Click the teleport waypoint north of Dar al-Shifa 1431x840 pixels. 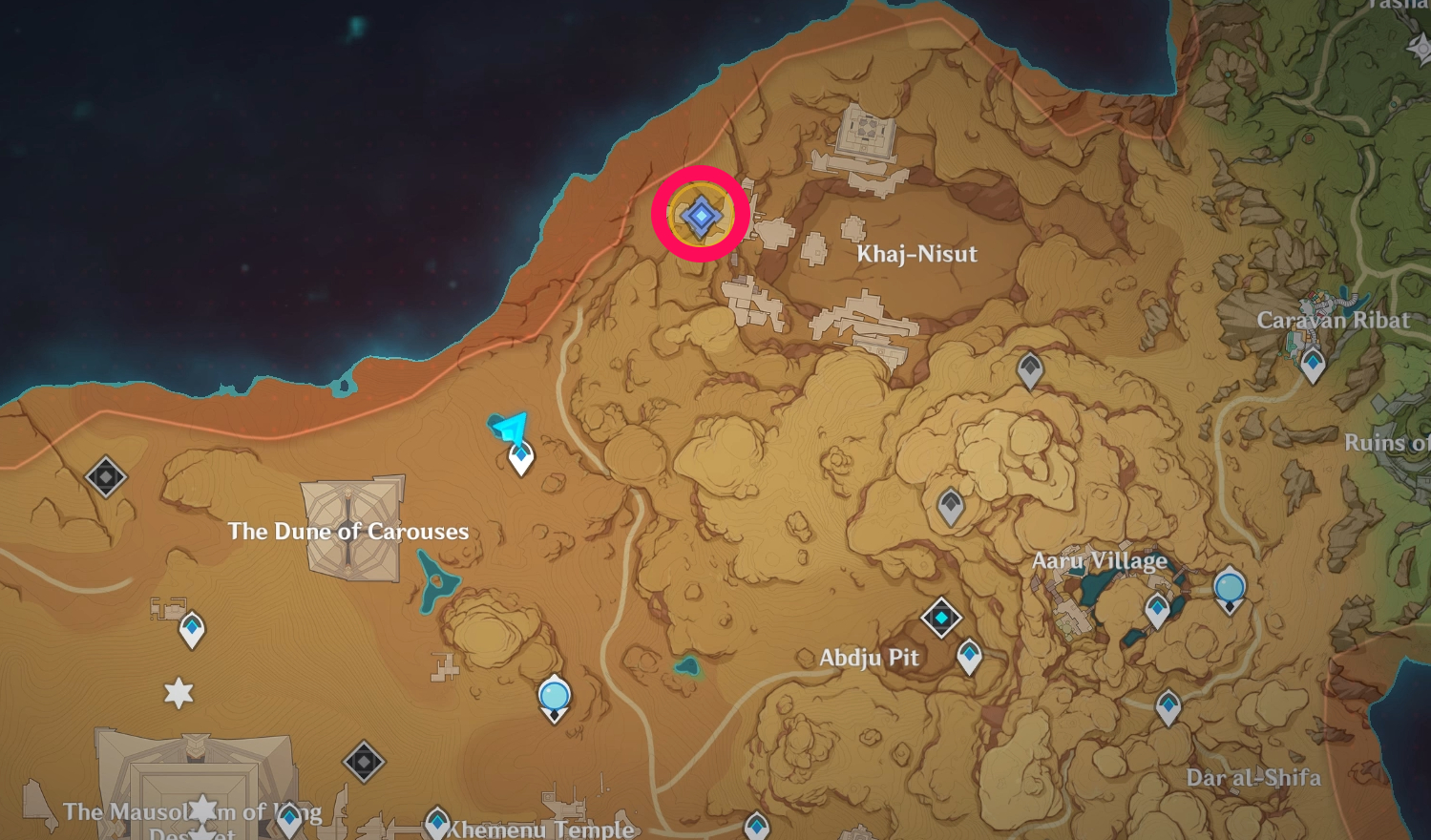(x=1168, y=707)
